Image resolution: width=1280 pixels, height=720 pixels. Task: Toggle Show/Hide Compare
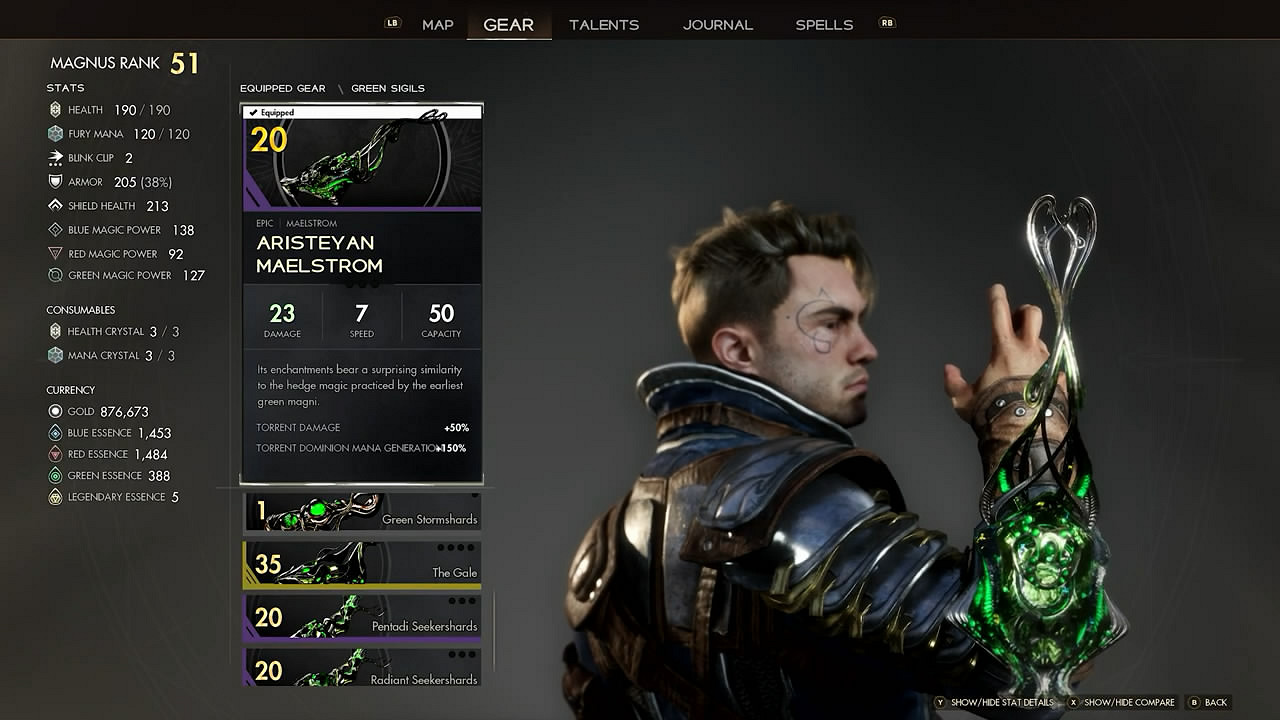(x=1128, y=703)
